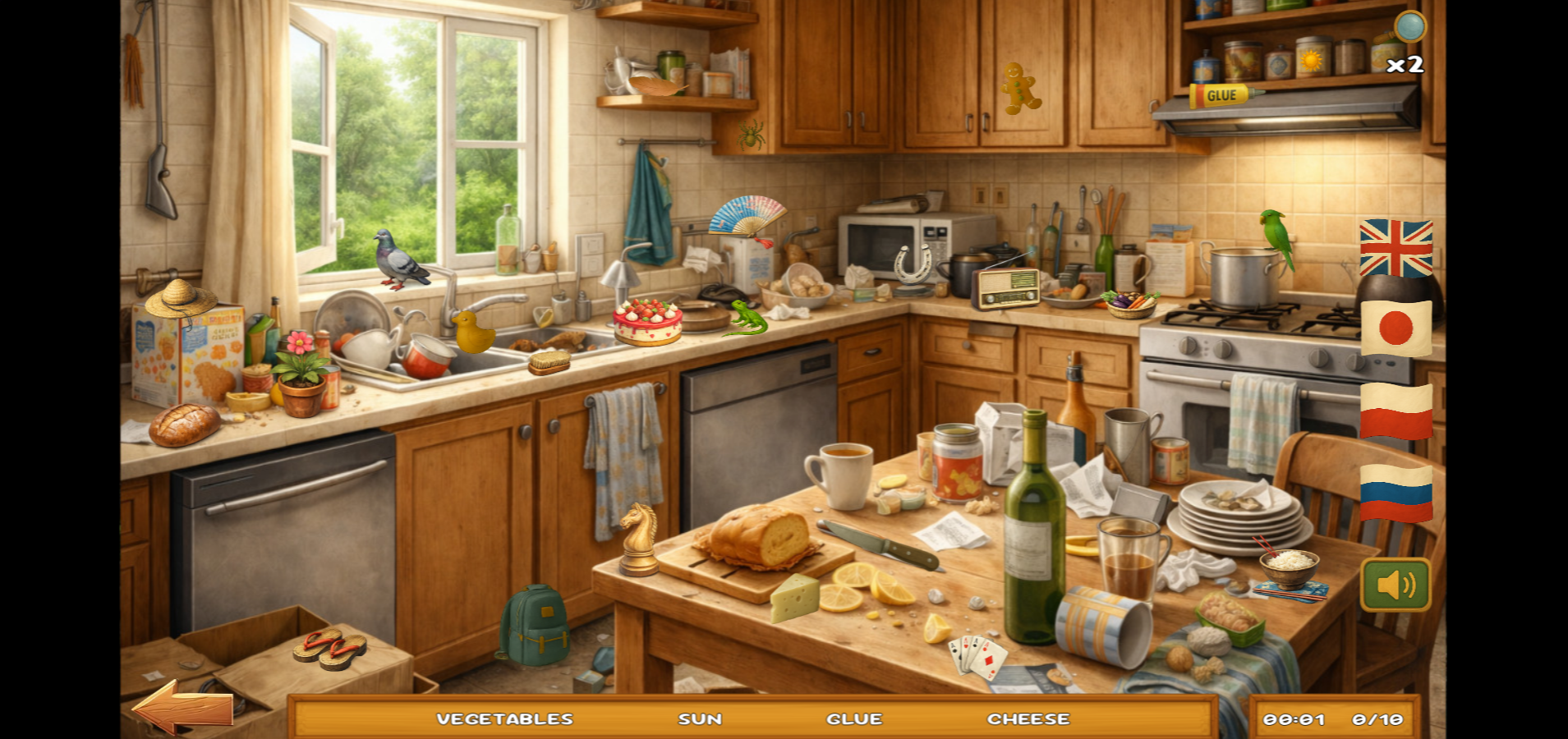Click the horseshoe beside the microwave
The height and width of the screenshot is (739, 1568).
[910, 264]
